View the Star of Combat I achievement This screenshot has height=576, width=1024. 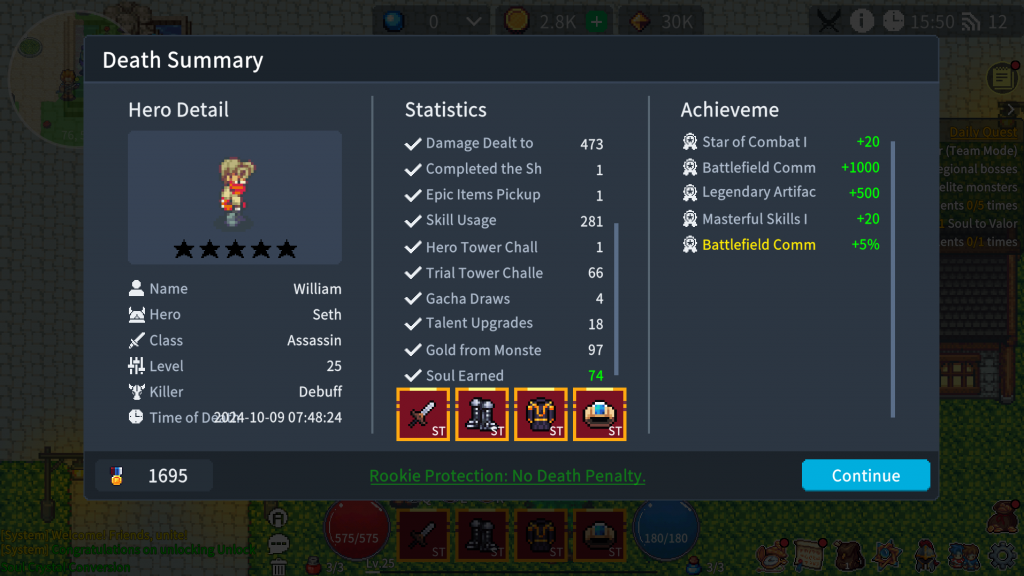pos(754,142)
